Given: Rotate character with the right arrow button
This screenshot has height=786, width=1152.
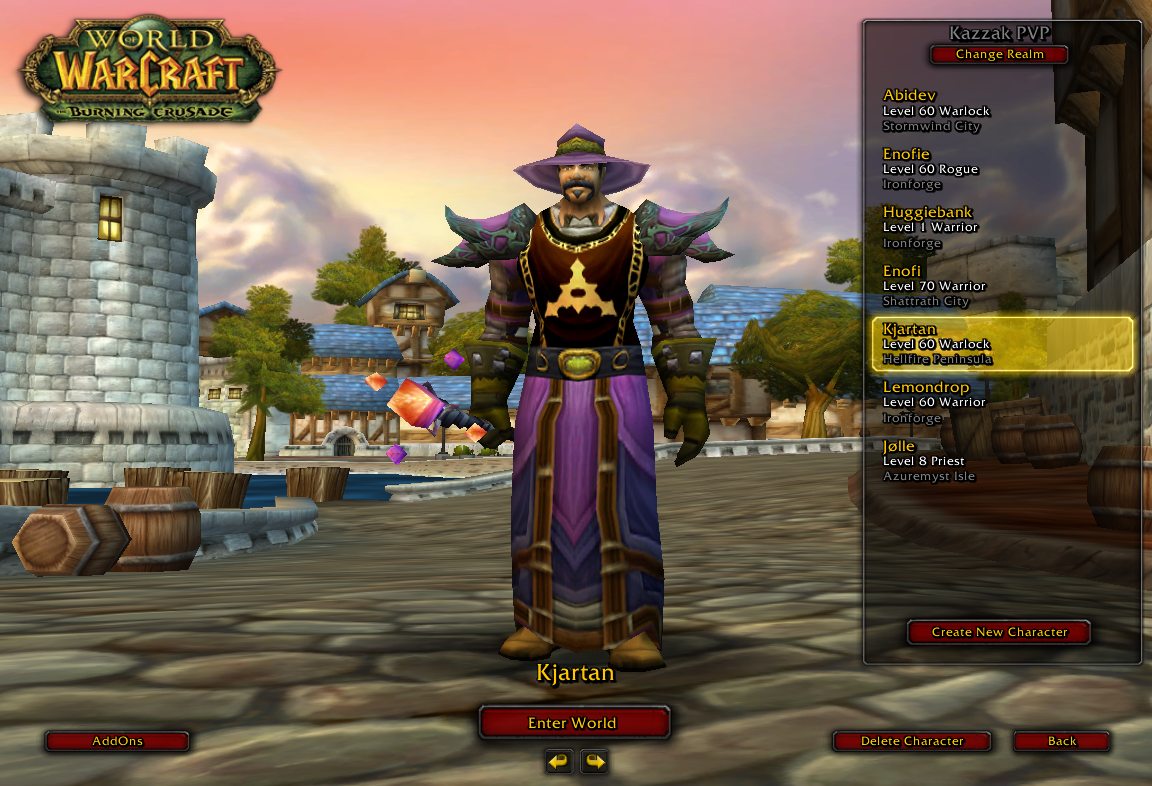Looking at the screenshot, I should [x=595, y=763].
